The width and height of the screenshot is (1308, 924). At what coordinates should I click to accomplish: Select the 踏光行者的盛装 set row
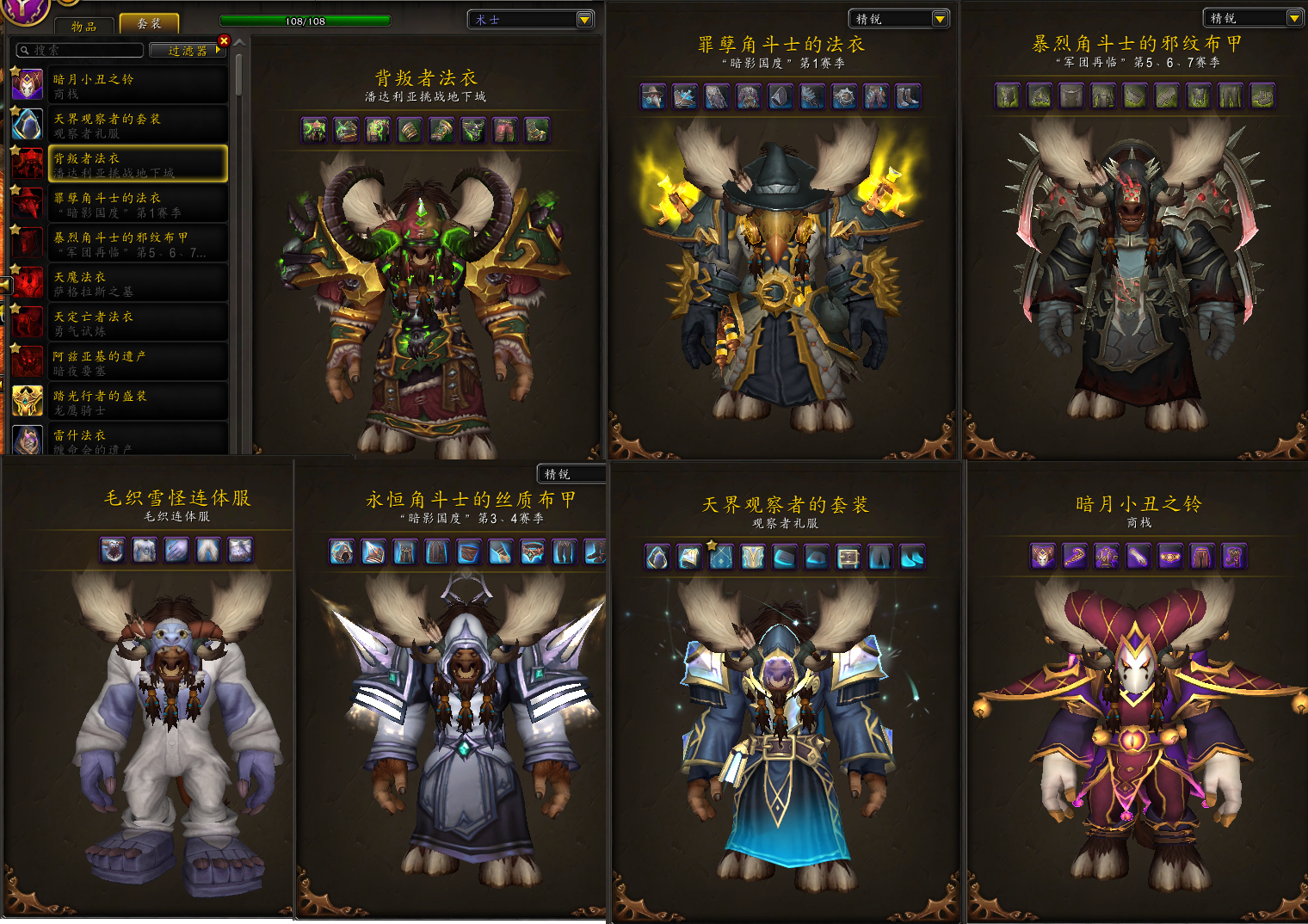point(138,402)
